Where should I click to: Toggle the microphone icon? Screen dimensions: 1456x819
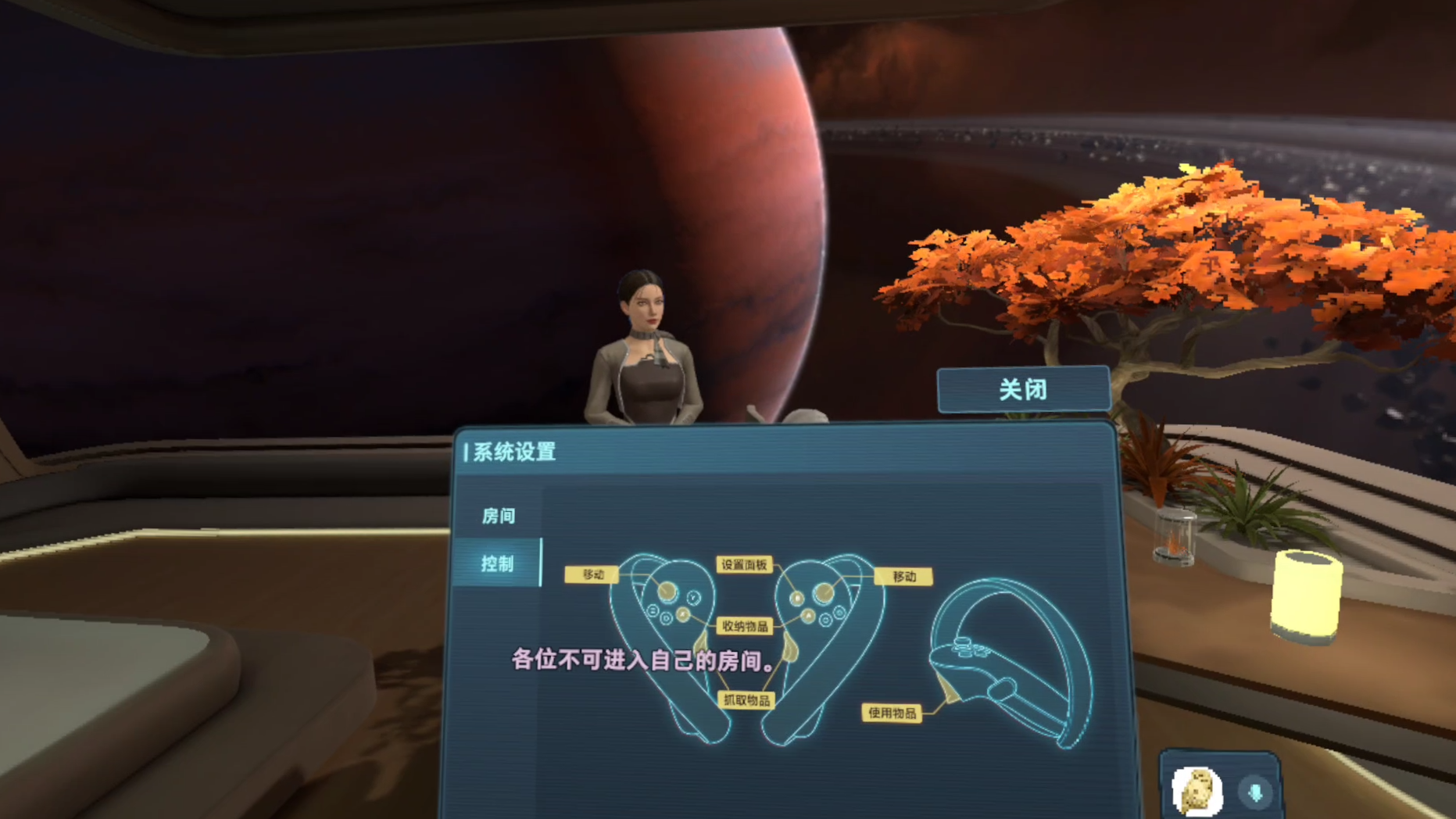coord(1255,792)
